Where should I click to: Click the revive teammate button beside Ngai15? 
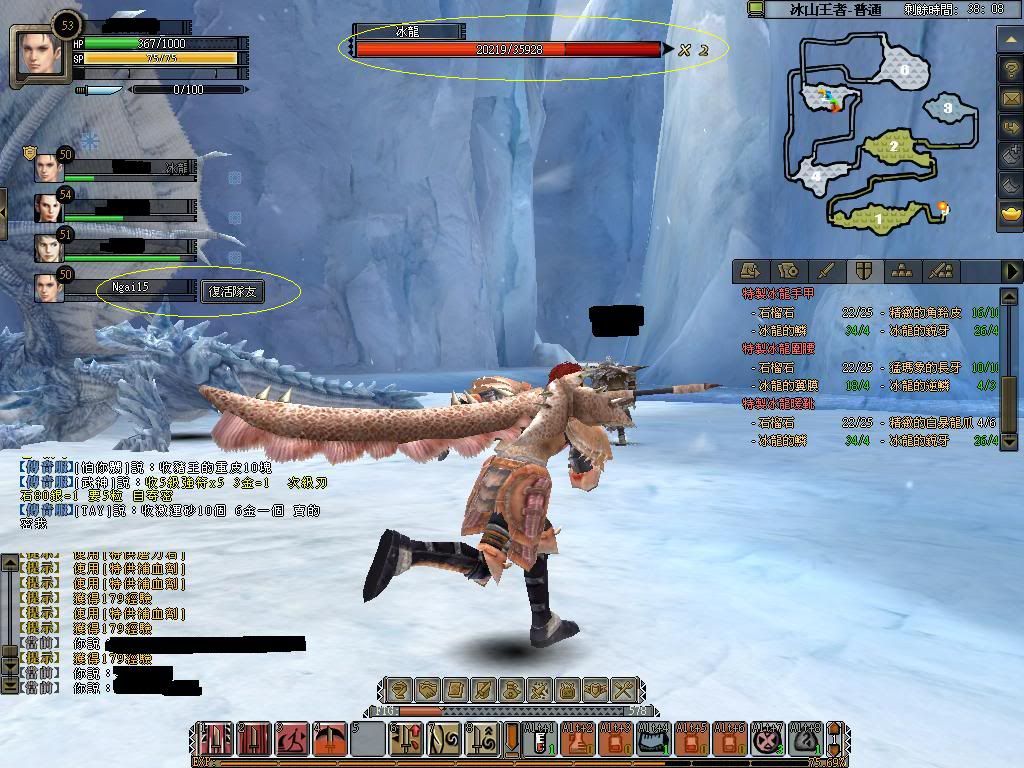[x=235, y=291]
